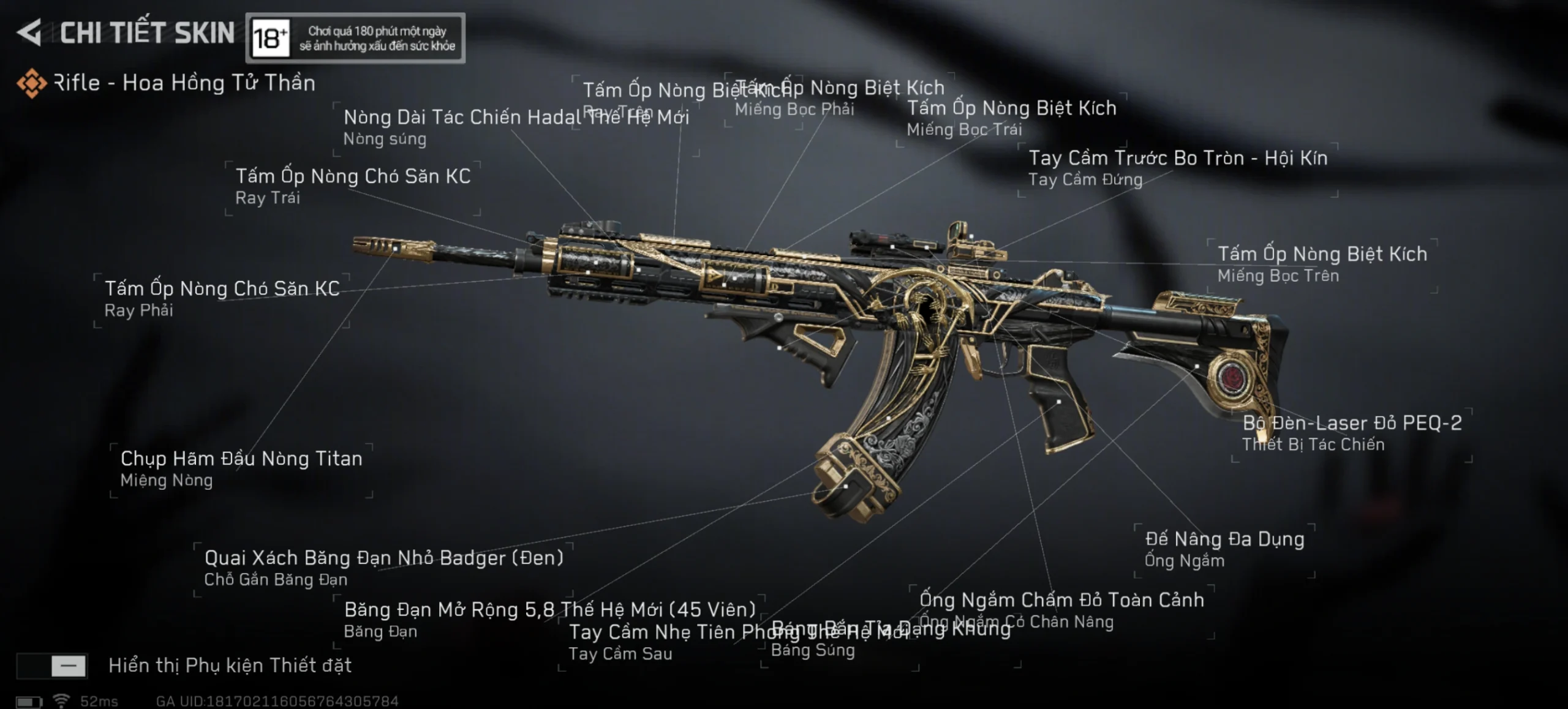Open the Bộ Đèn-Laser Đỏ PEQ-2 attachment label
This screenshot has height=709, width=1568.
[x=1351, y=432]
